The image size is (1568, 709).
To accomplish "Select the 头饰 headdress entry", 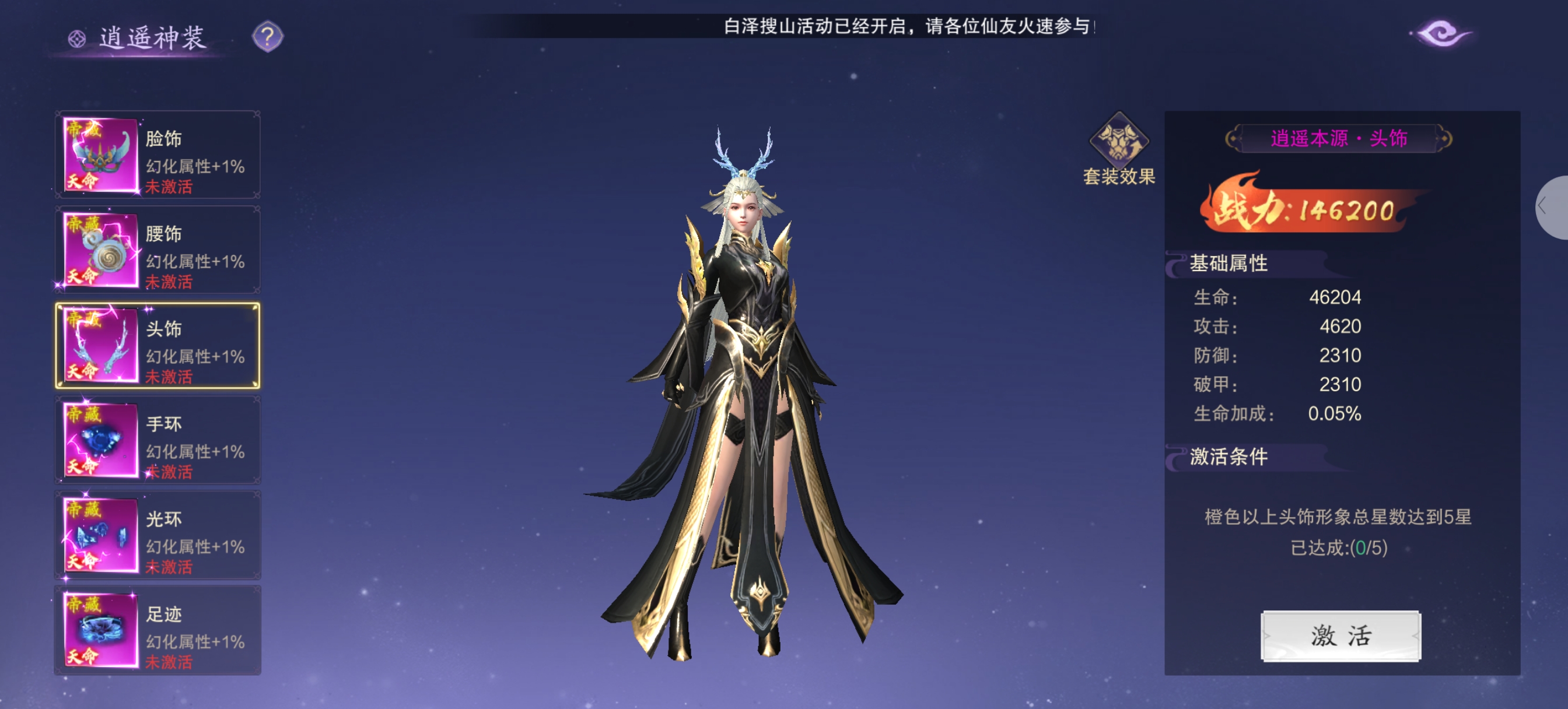I will click(x=157, y=345).
